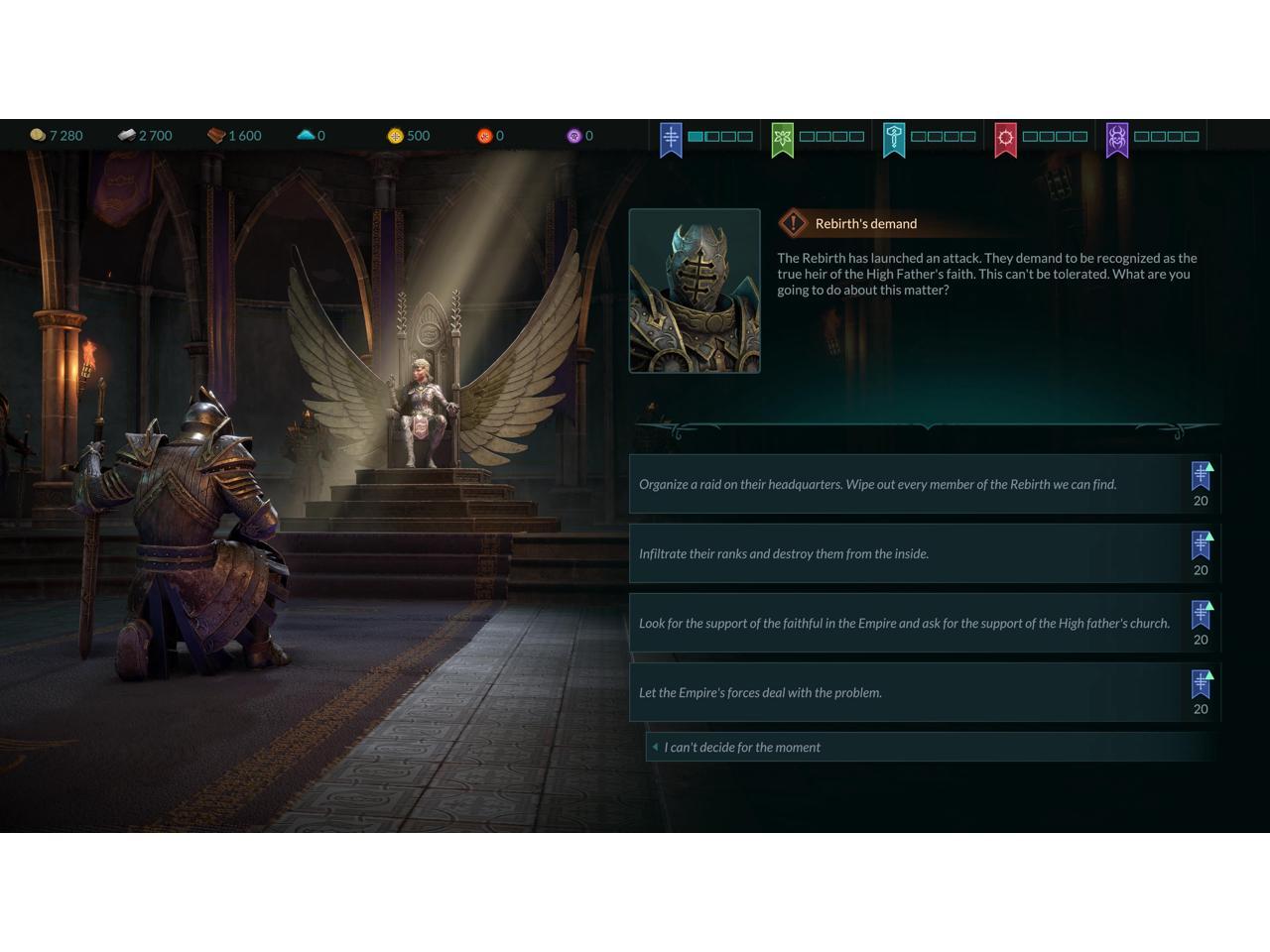Screen dimensions: 1270x952
Task: Pick 'I can't decide for the moment'
Action: (742, 748)
